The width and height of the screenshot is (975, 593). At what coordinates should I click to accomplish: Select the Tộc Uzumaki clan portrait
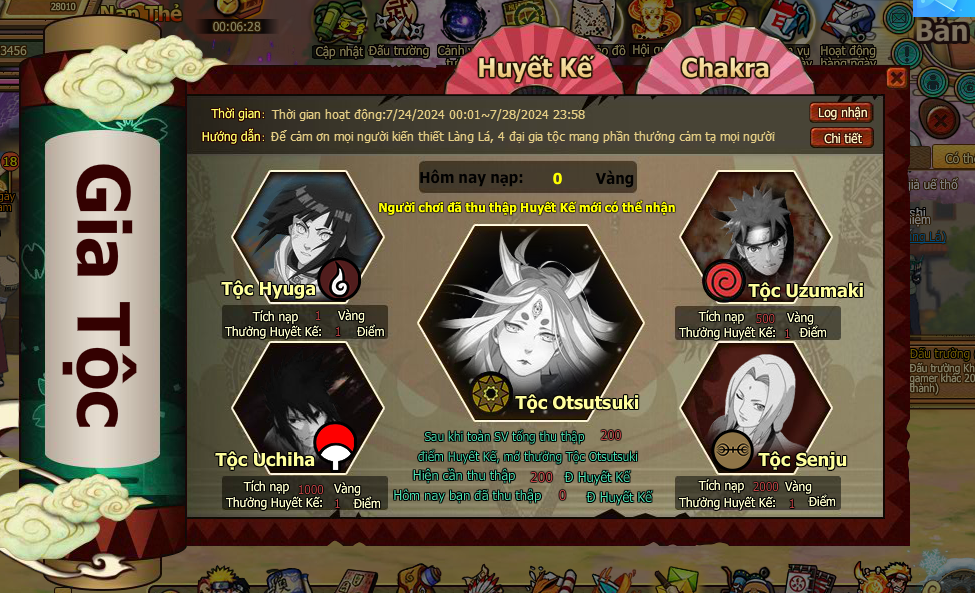coord(756,236)
